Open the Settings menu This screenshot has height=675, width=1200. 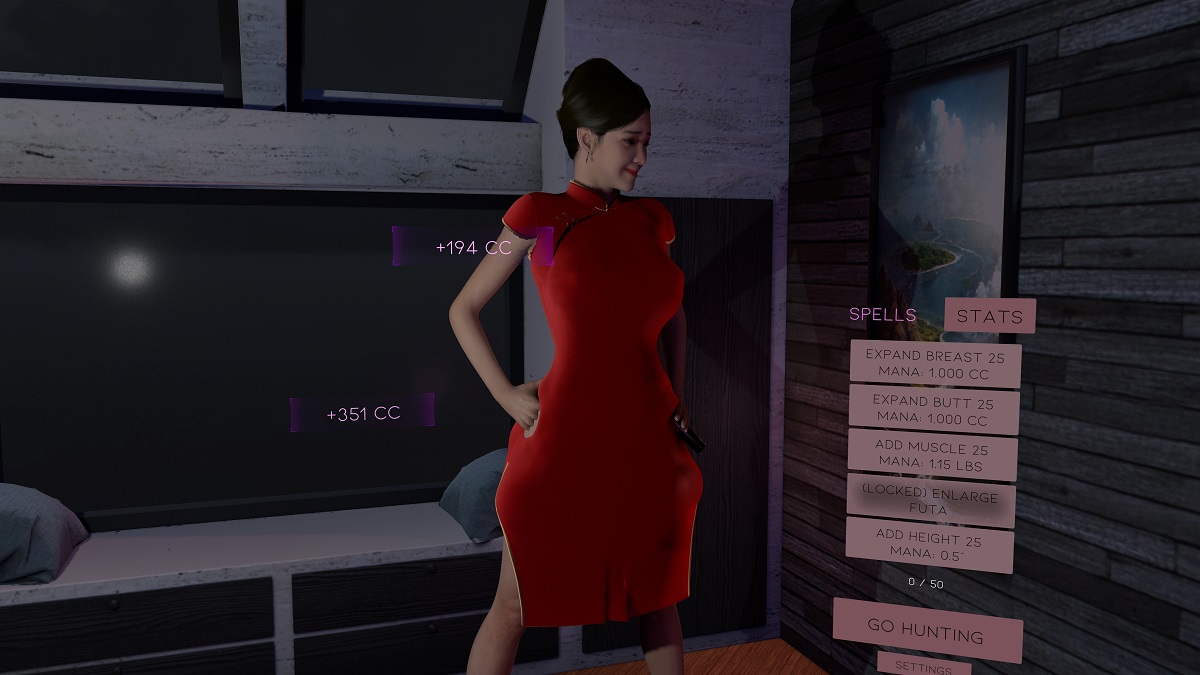[x=923, y=666]
